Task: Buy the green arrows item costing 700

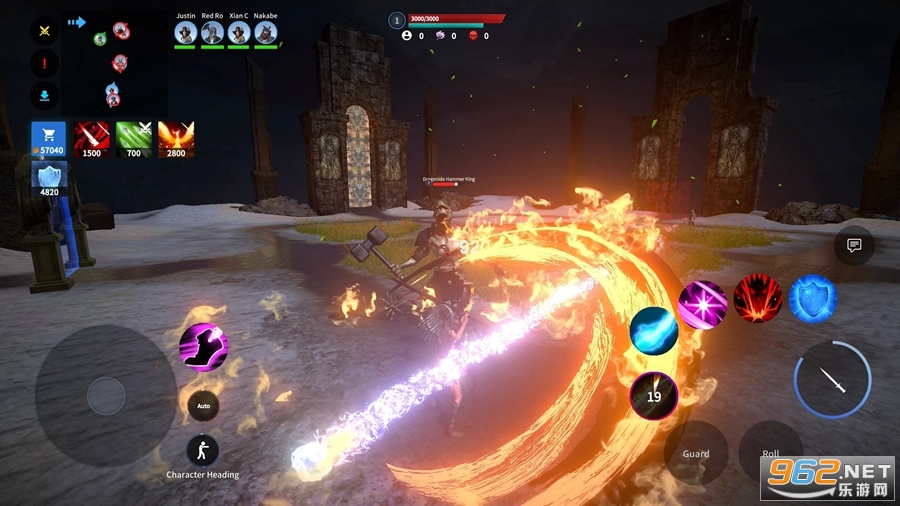Action: (134, 140)
